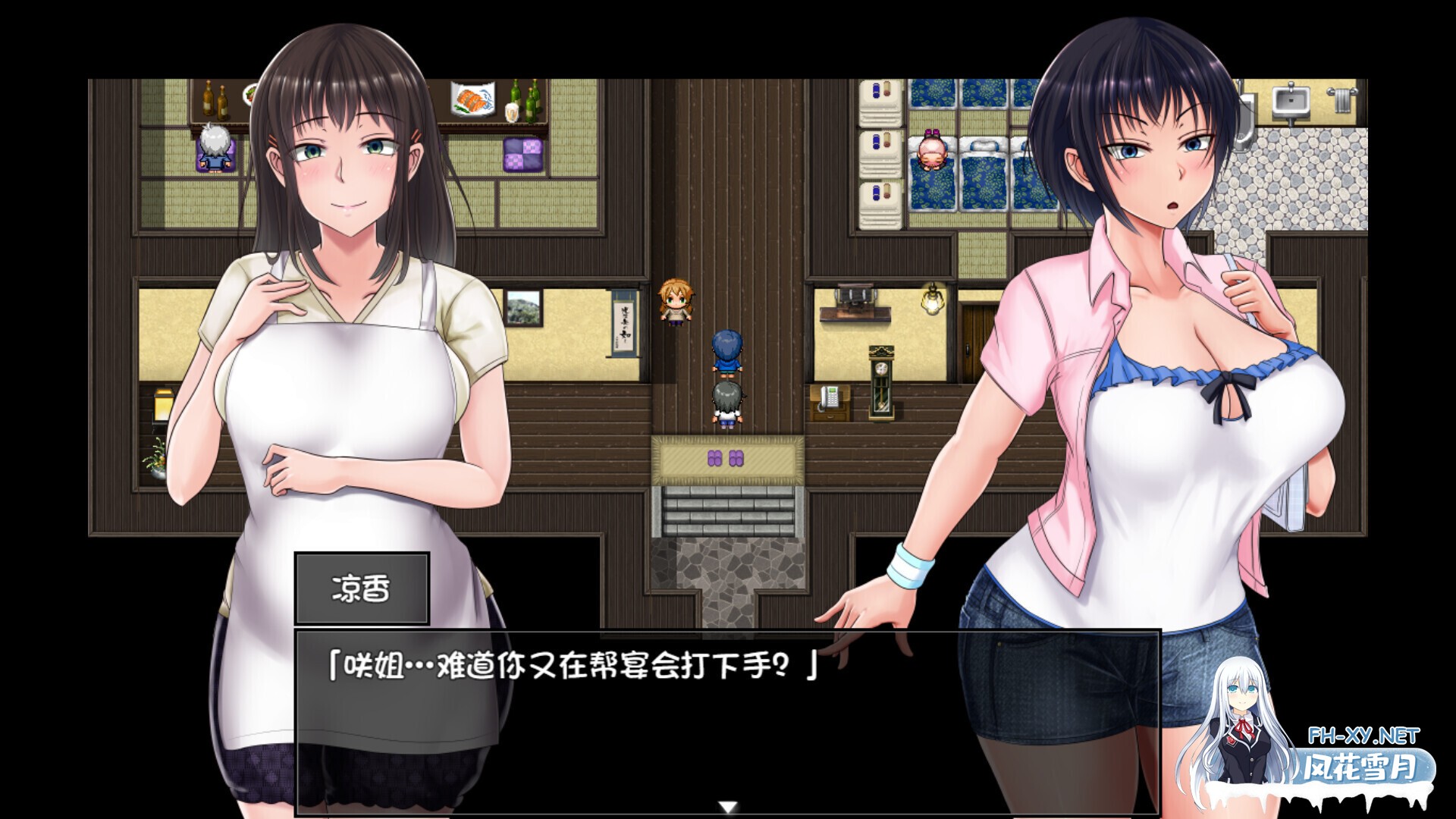Click the small framed window above the doorway

click(525, 308)
